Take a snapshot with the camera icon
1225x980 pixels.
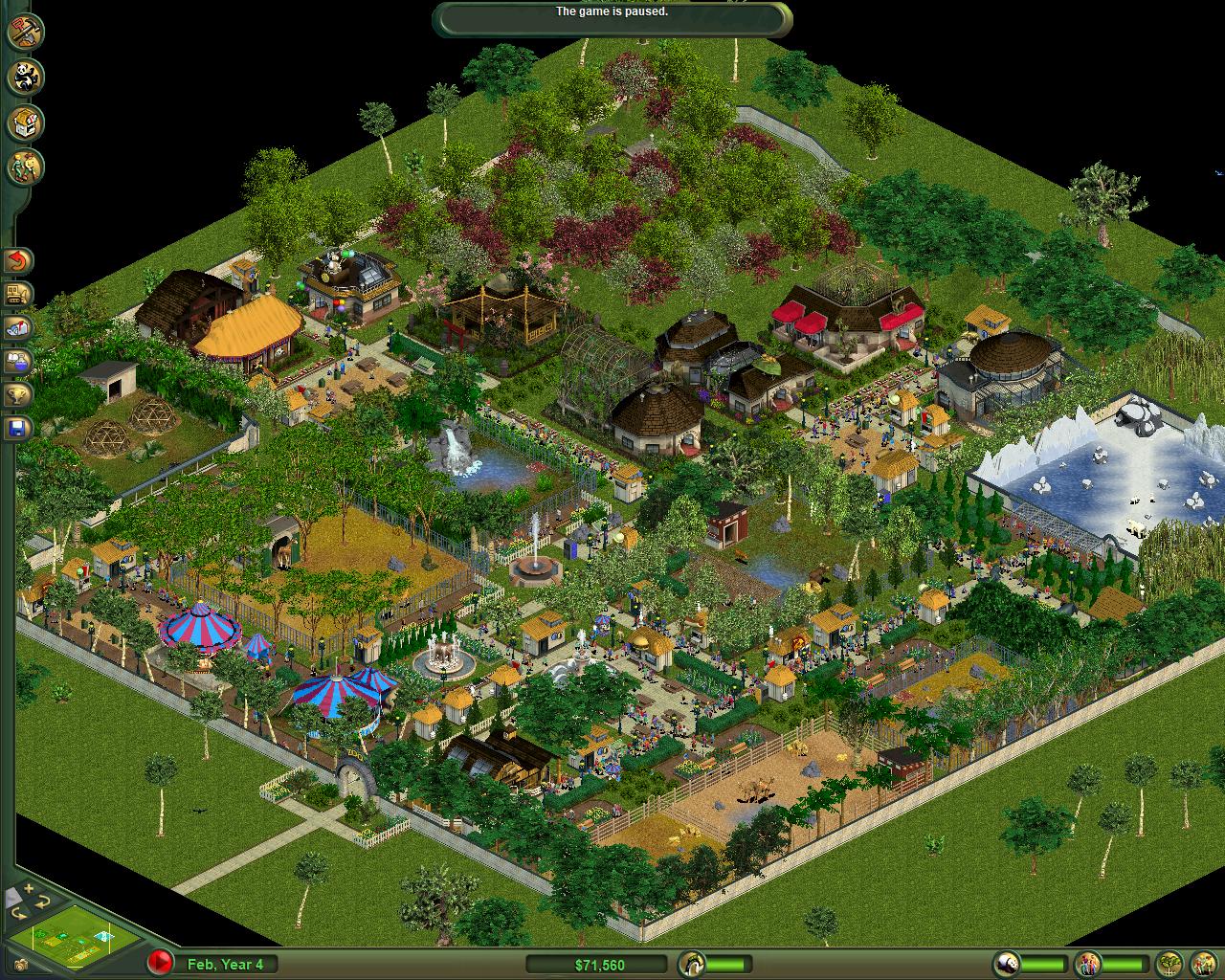tap(21, 965)
